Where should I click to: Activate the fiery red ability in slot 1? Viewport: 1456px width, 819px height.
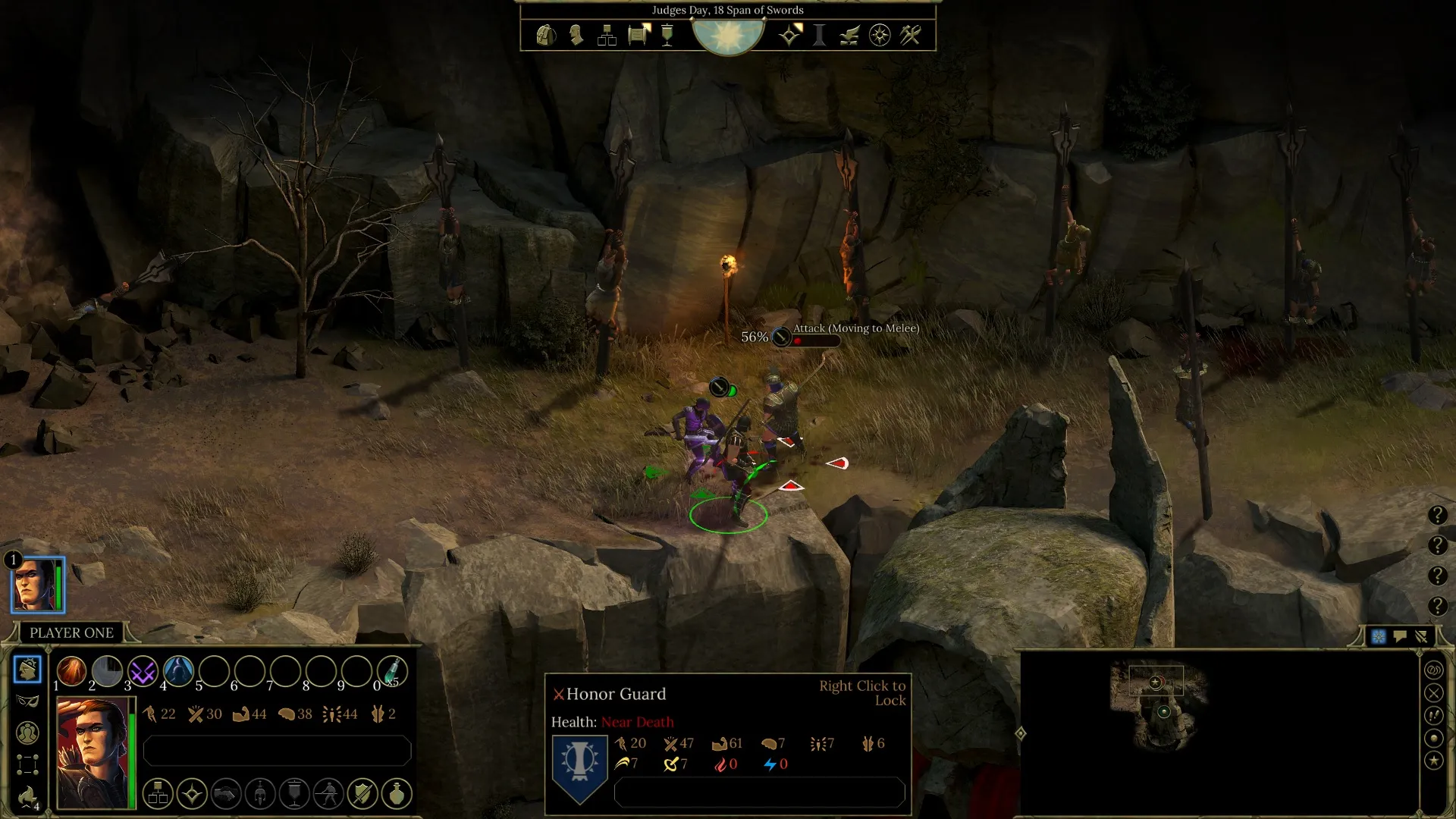pos(72,671)
